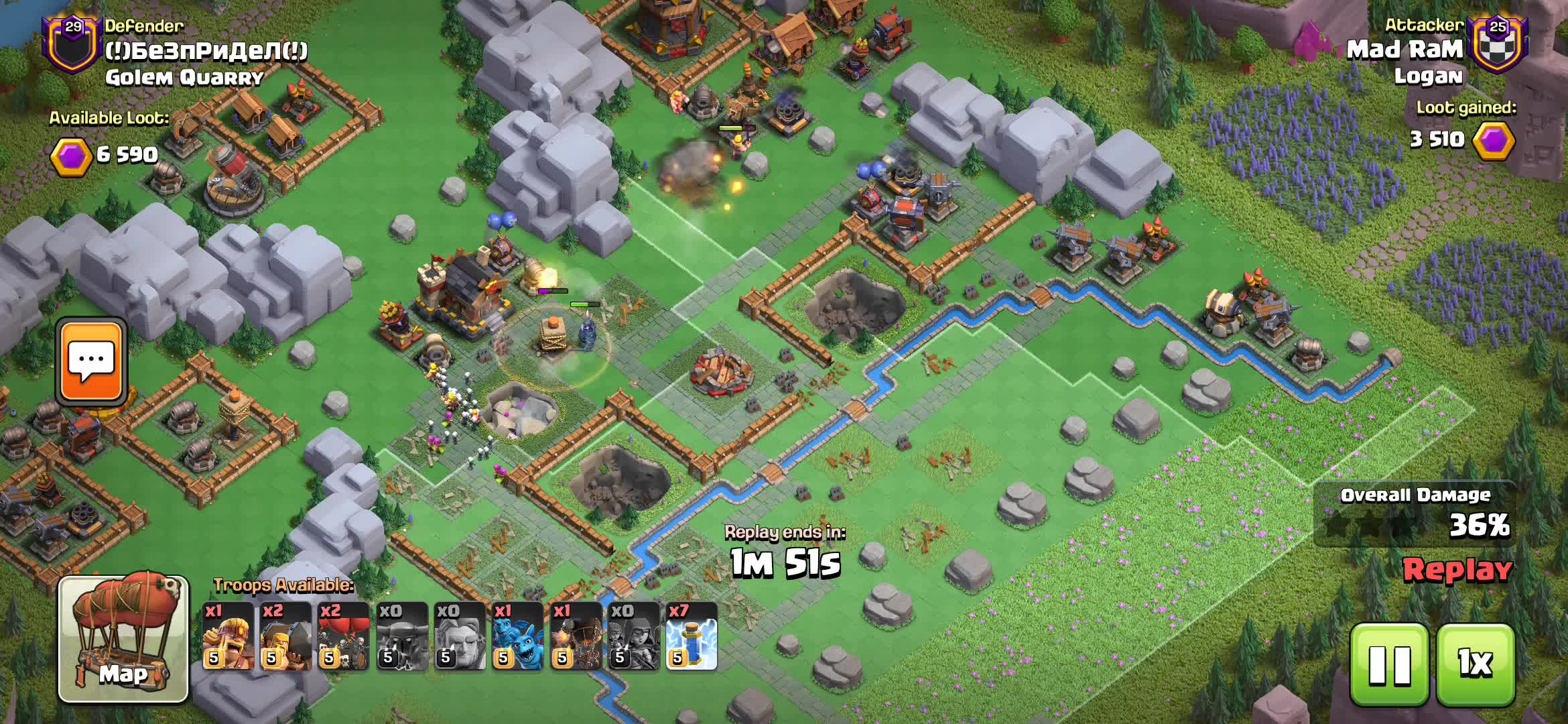The height and width of the screenshot is (724, 1568).
Task: Pick the Rocket Balloon troop card
Action: (576, 636)
